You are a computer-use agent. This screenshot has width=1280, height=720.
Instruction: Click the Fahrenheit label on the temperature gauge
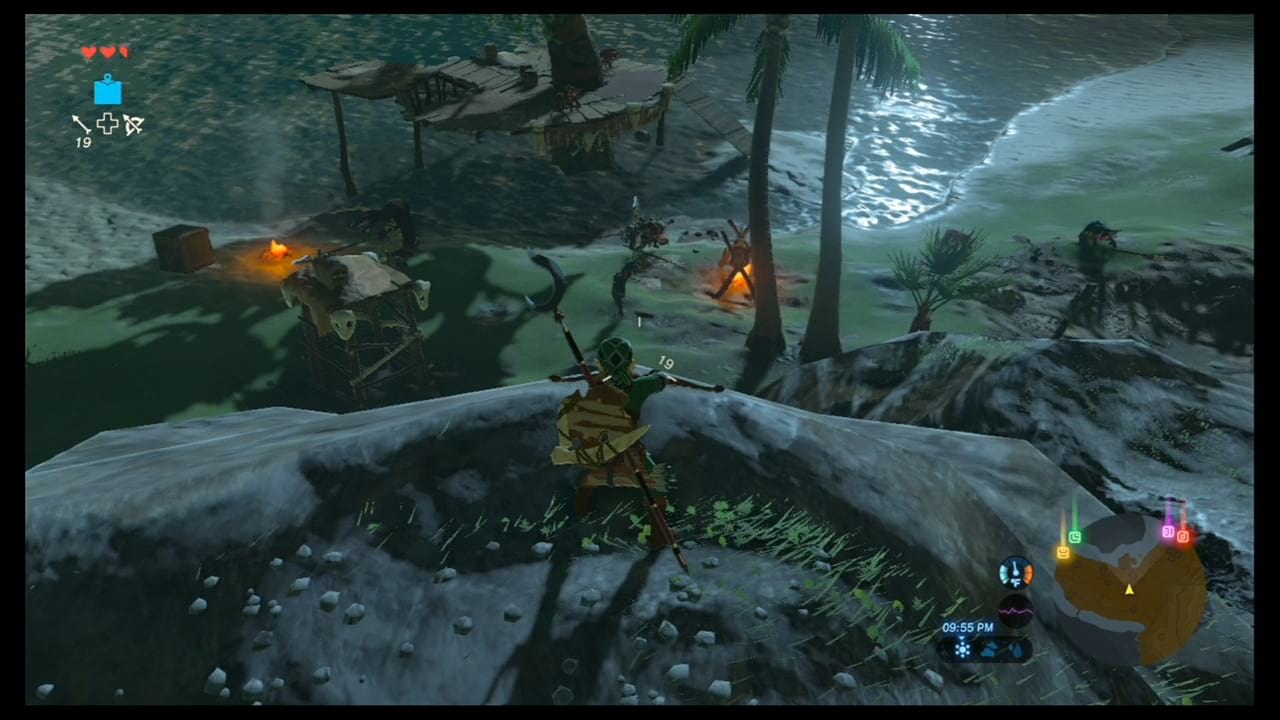pyautogui.click(x=1016, y=582)
